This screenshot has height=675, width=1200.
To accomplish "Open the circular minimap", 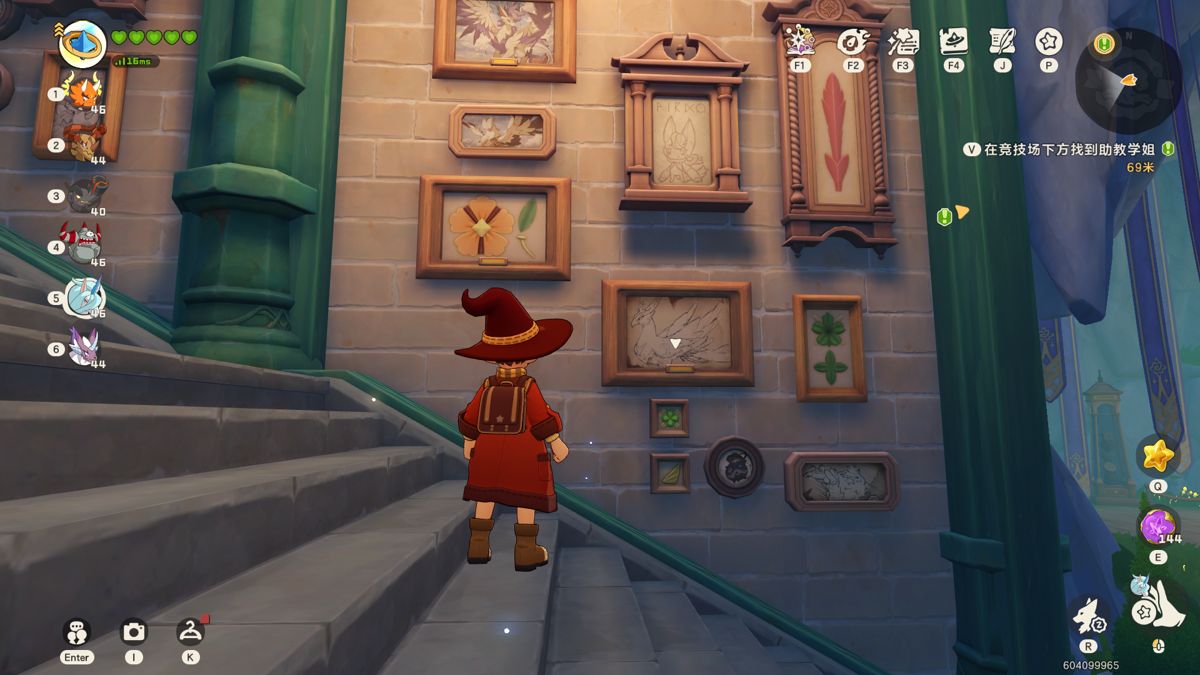I will click(1128, 80).
